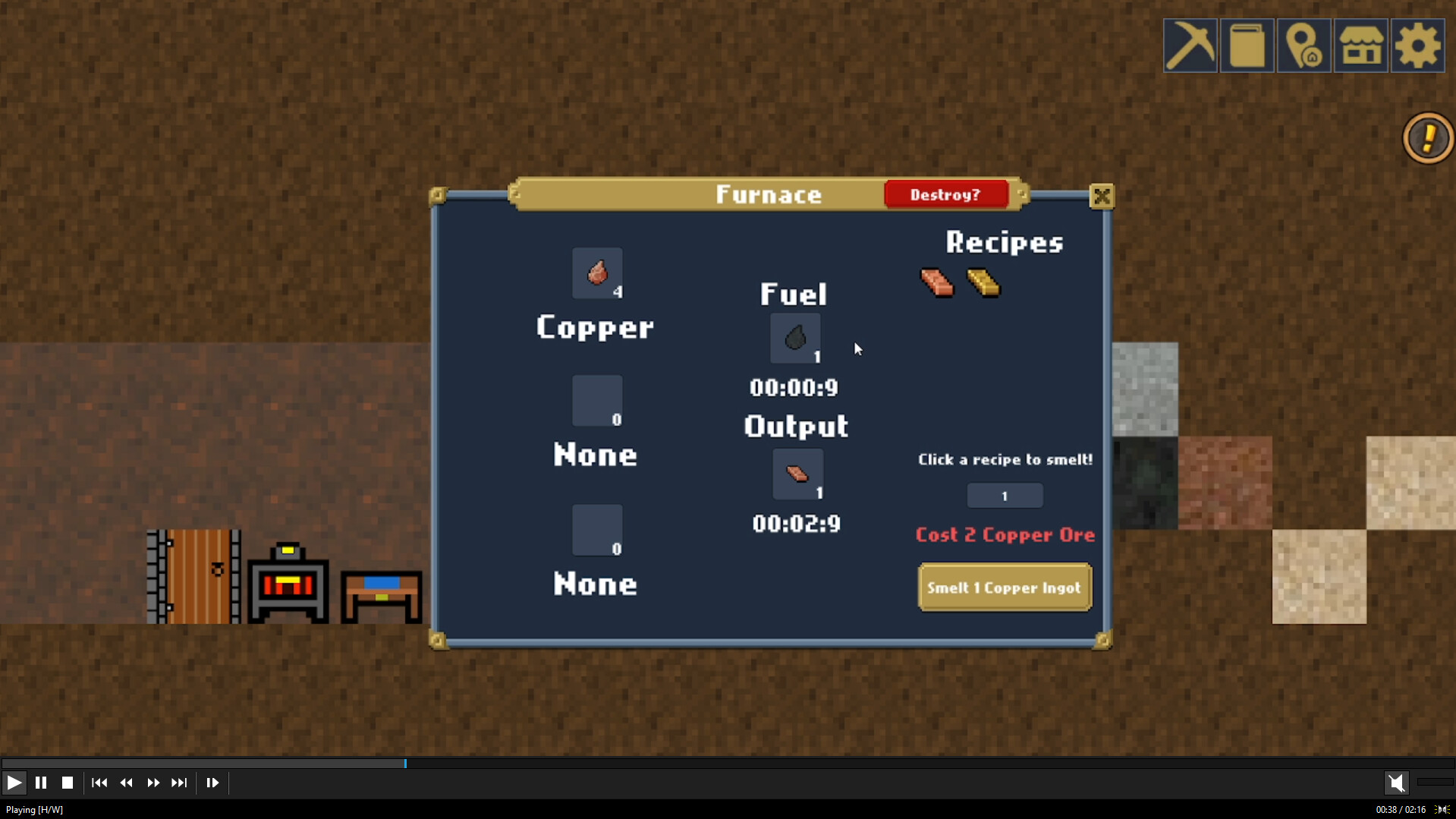Open the shop storefront icon
This screenshot has height=819, width=1456.
(x=1360, y=46)
